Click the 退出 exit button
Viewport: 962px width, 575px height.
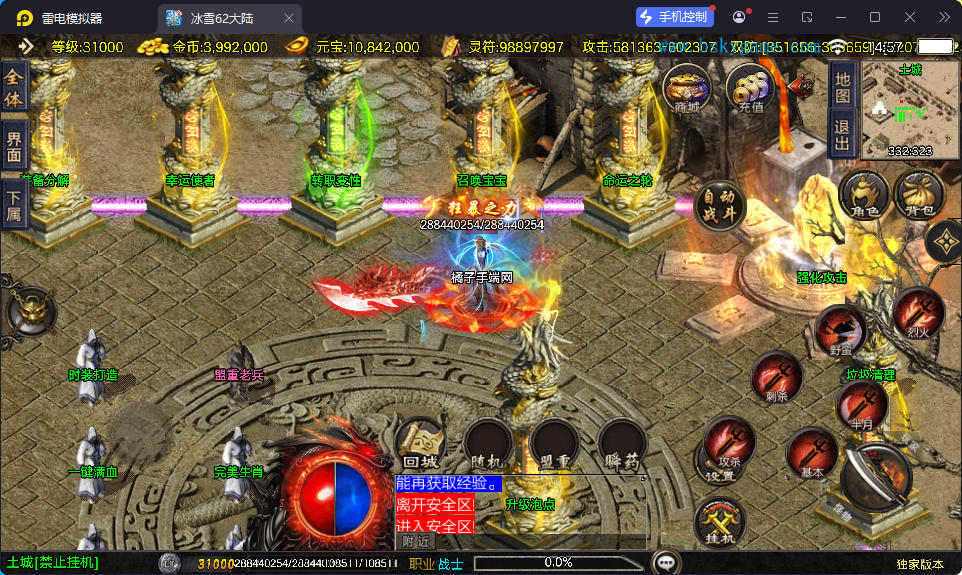pos(842,135)
